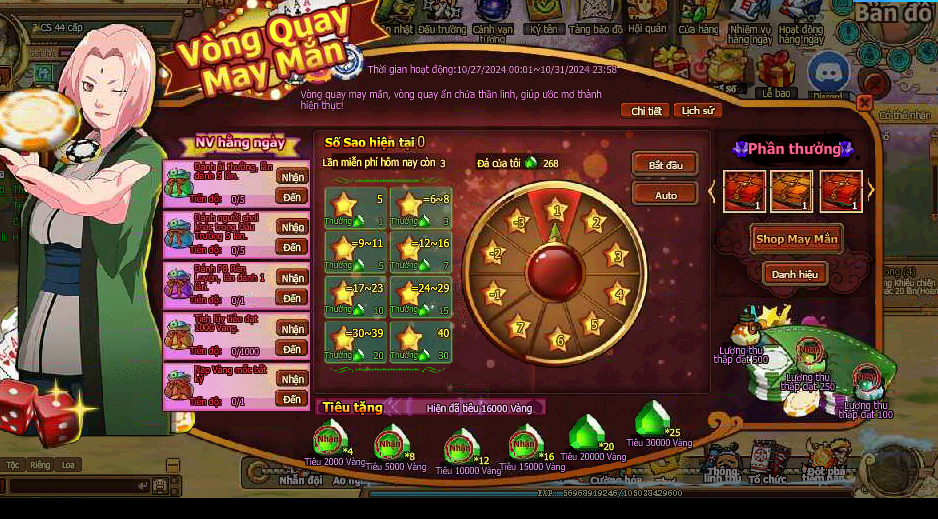The width and height of the screenshot is (938, 519).
Task: Close the Vòng Quay May Mắn window
Action: pos(865,103)
